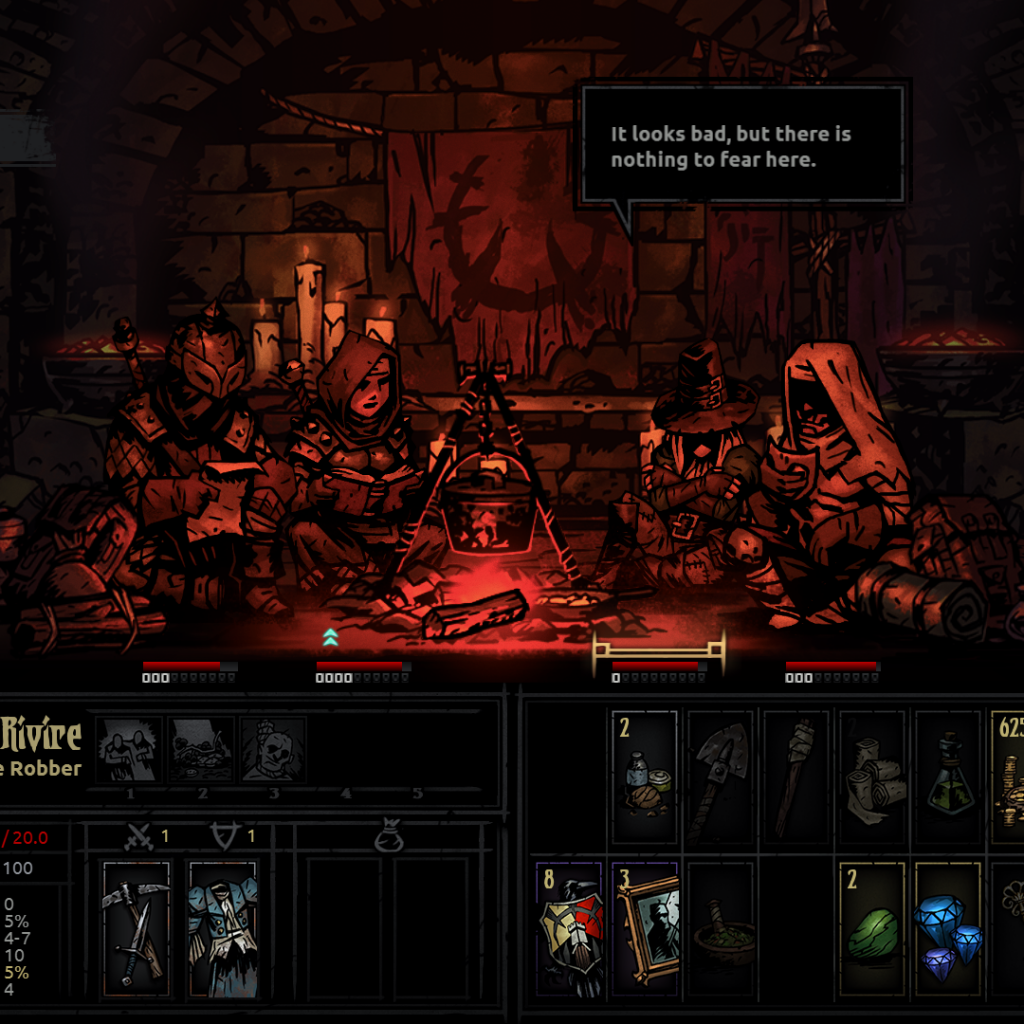Select the pickaxe and dagger weapon slot
Image resolution: width=1024 pixels, height=1024 pixels.
[136, 928]
